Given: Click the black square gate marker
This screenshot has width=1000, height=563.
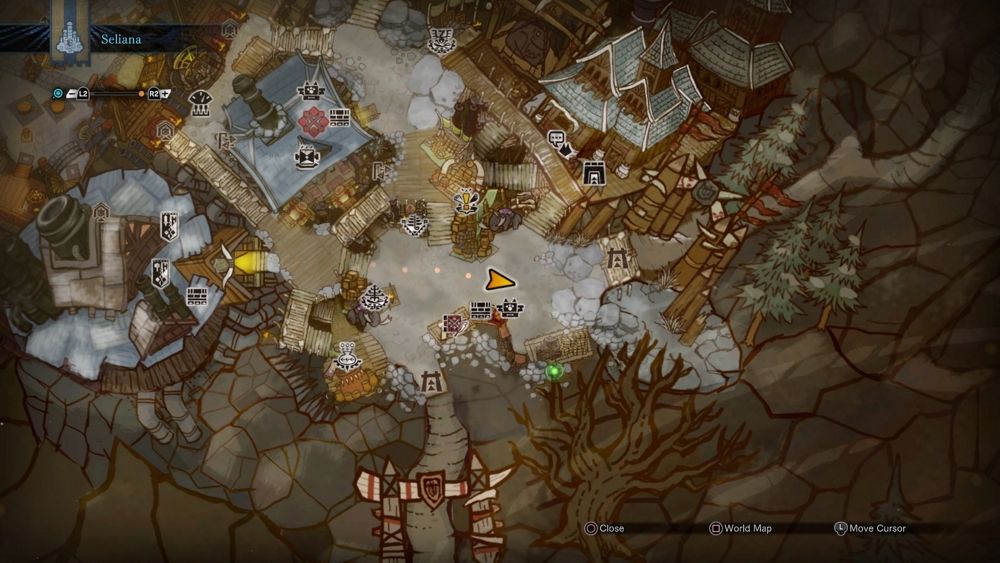Looking at the screenshot, I should (x=593, y=173).
